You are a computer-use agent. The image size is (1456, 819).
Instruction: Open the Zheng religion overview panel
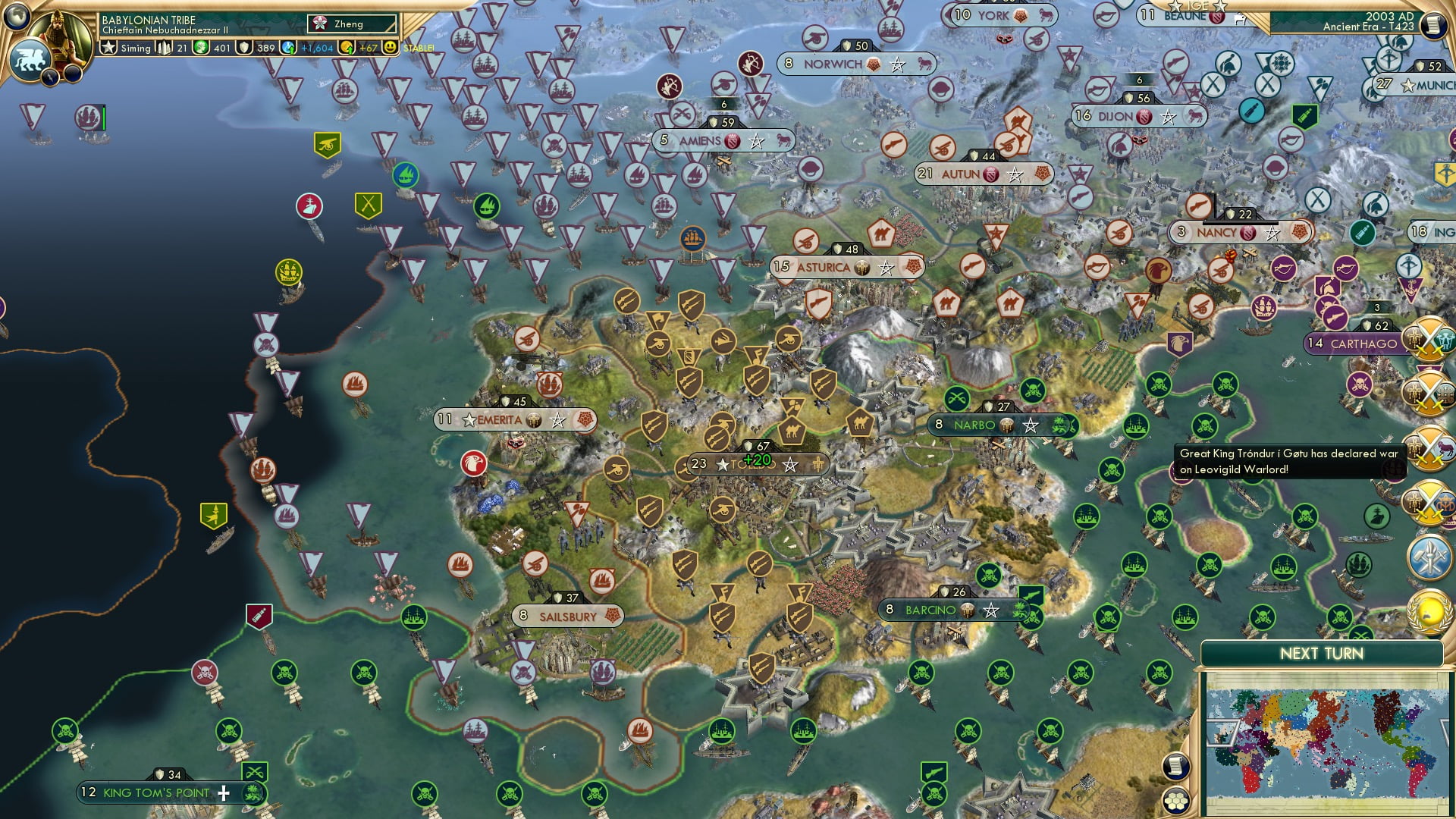[350, 24]
